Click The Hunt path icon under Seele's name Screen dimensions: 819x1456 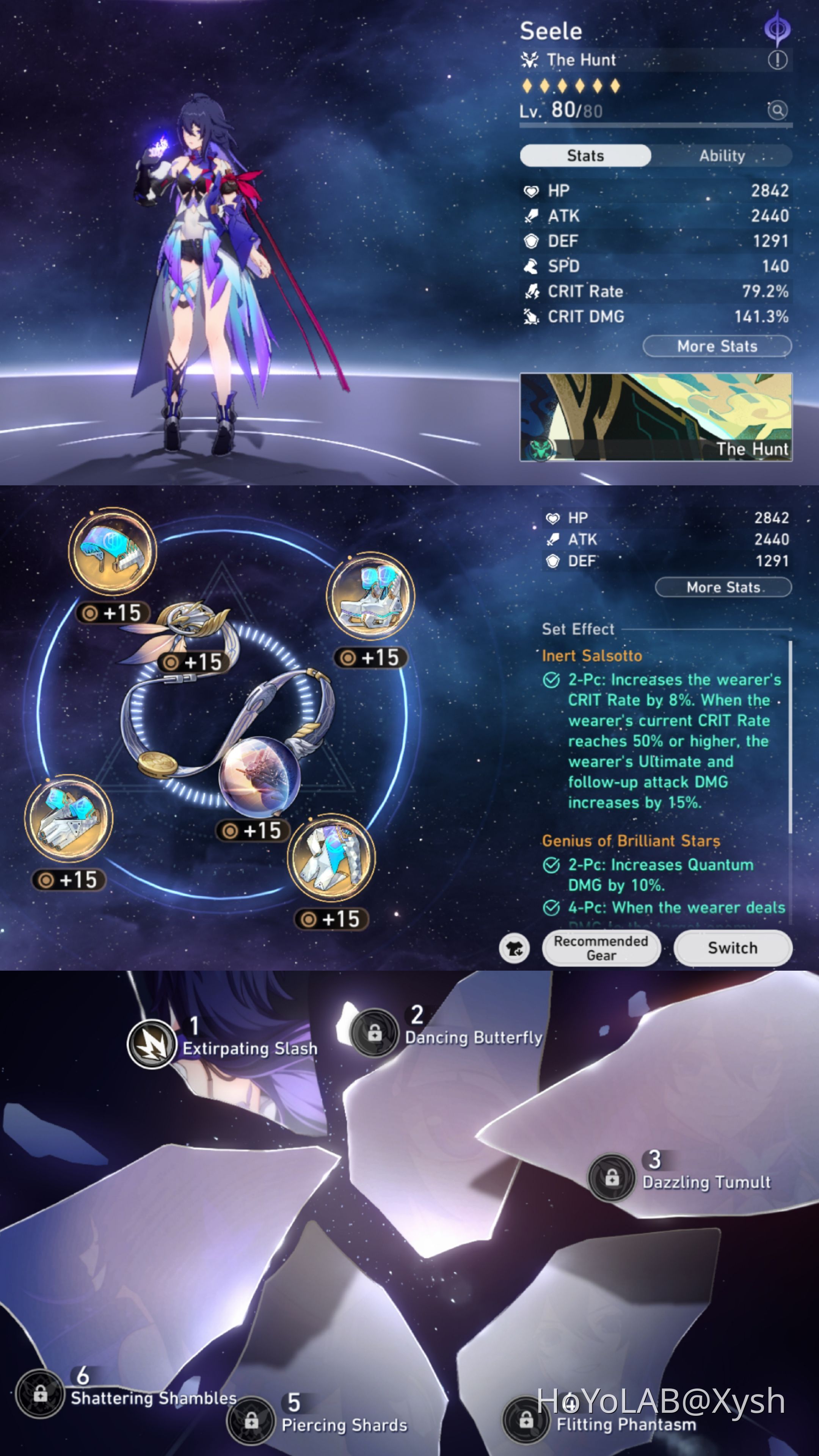coord(529,60)
